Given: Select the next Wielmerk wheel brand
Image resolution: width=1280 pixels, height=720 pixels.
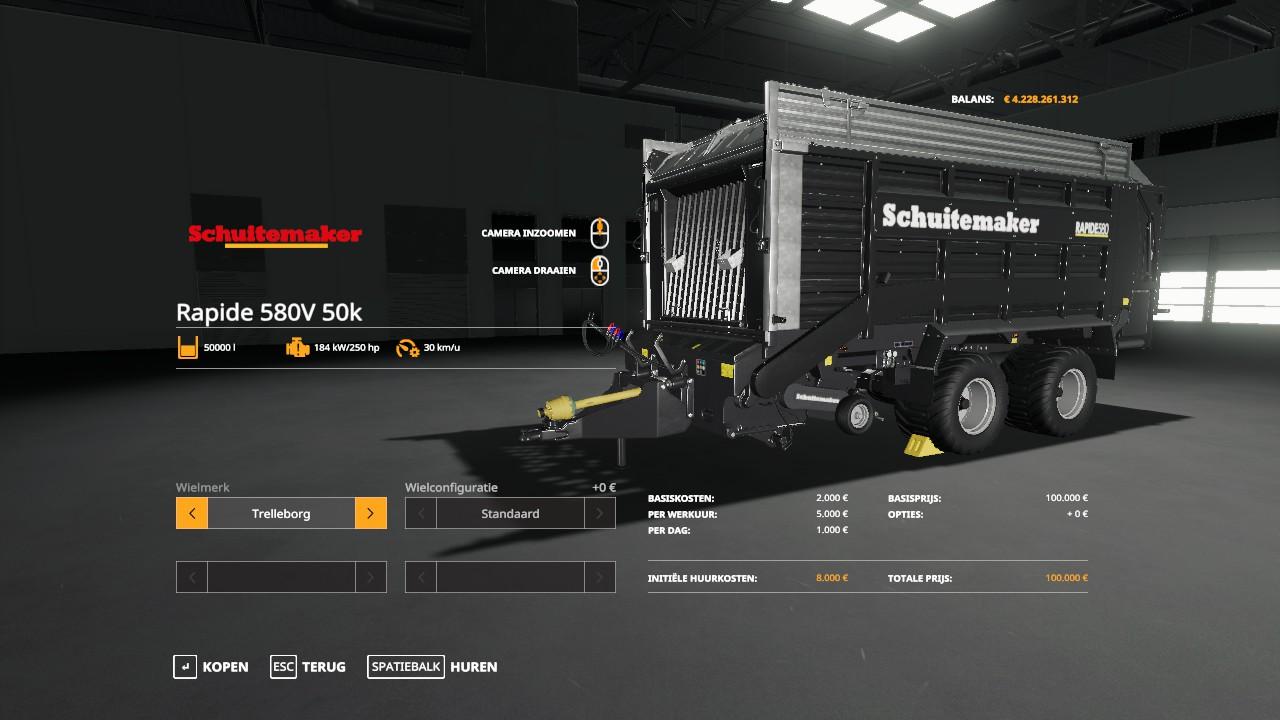Looking at the screenshot, I should click(x=370, y=514).
